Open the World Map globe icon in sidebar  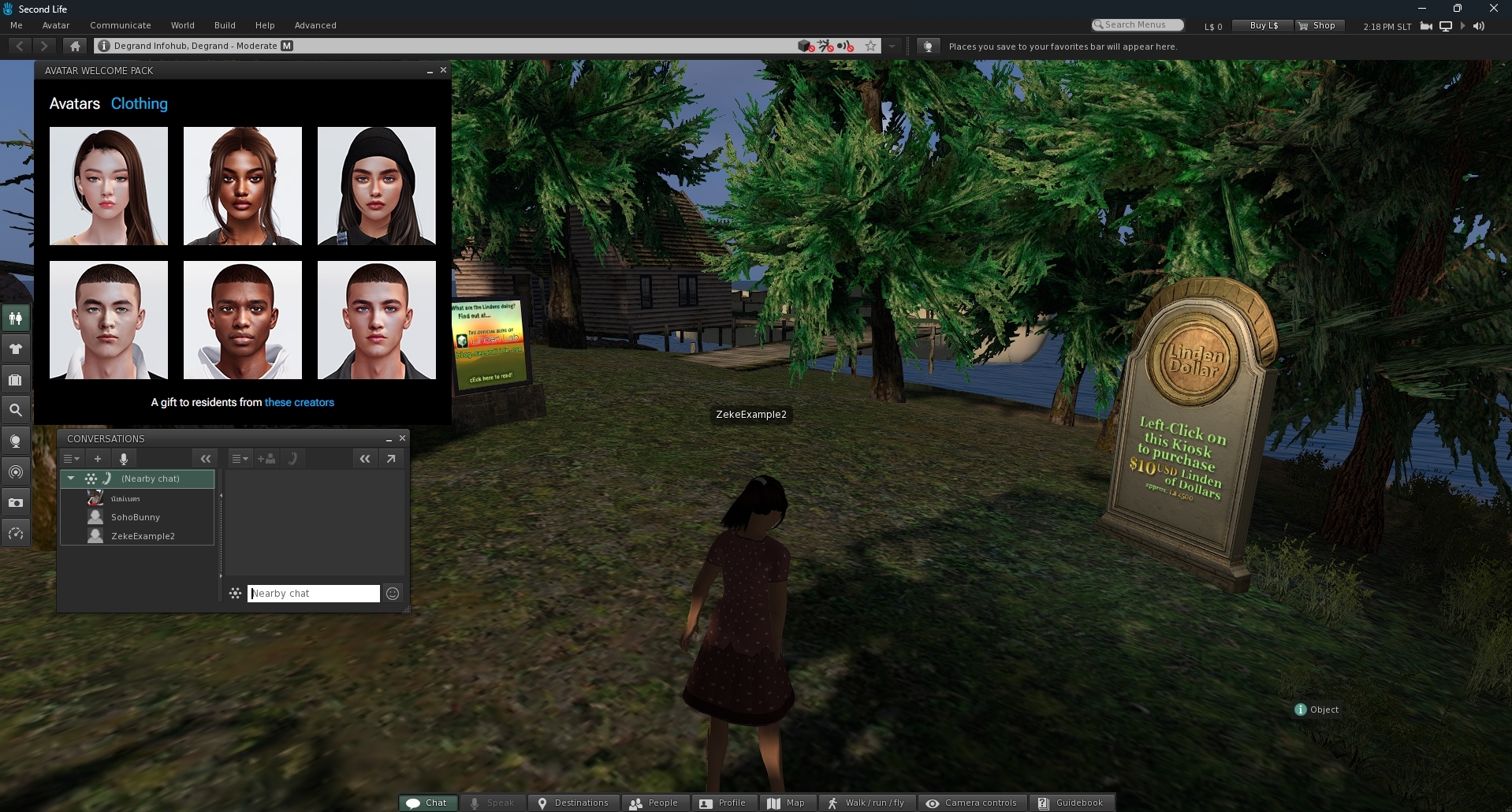[x=16, y=440]
